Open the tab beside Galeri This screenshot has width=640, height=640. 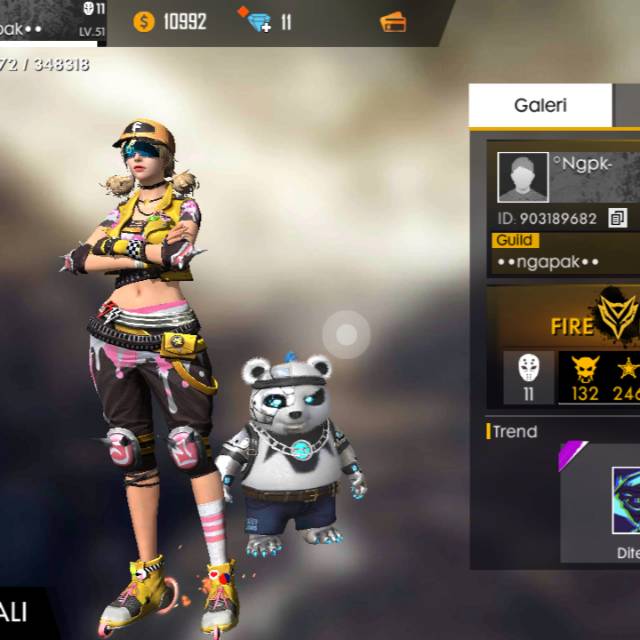click(x=627, y=105)
